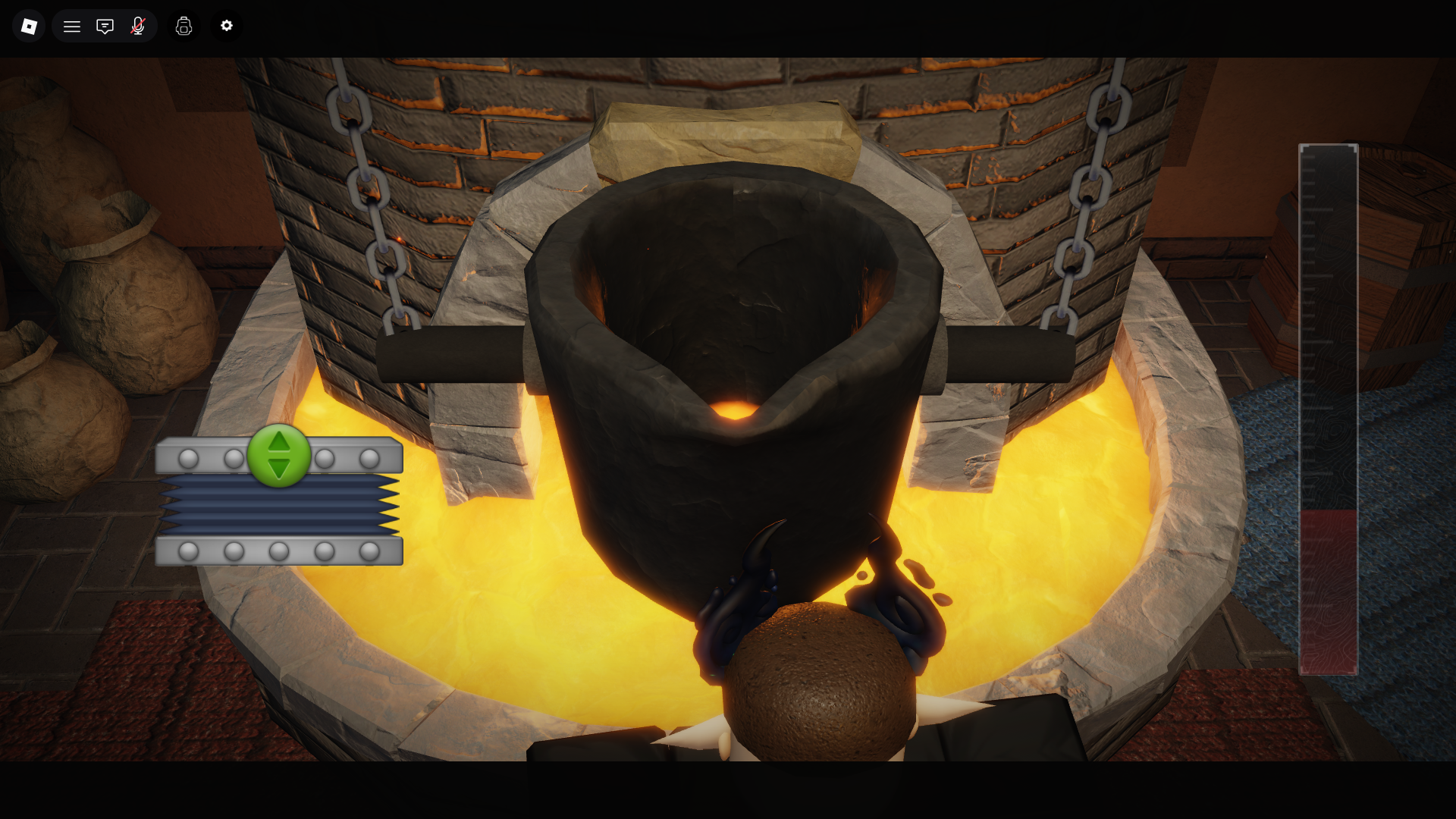Open the backpack inventory

point(184,26)
